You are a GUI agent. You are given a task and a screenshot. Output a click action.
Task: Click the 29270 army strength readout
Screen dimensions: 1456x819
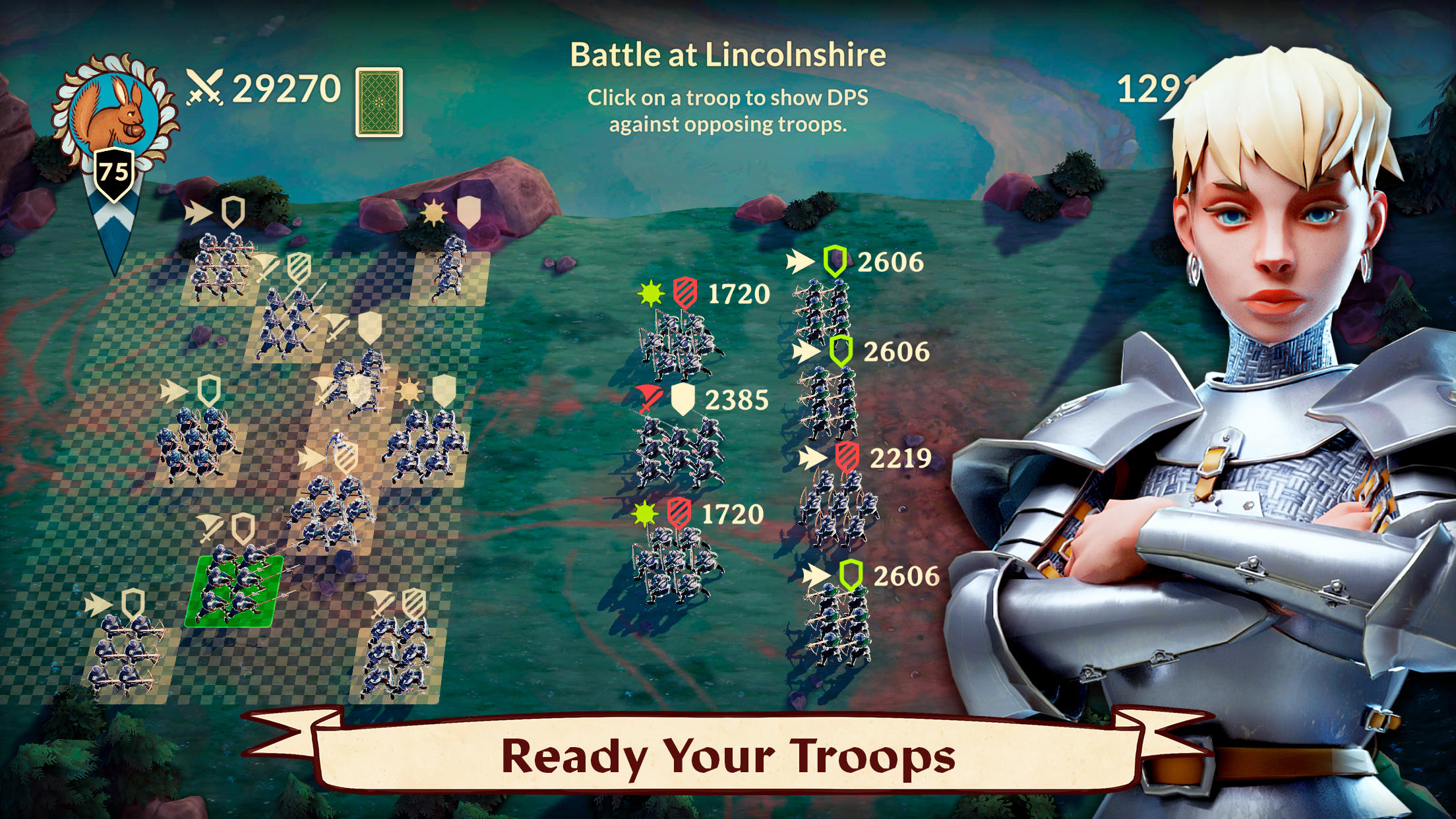click(287, 86)
